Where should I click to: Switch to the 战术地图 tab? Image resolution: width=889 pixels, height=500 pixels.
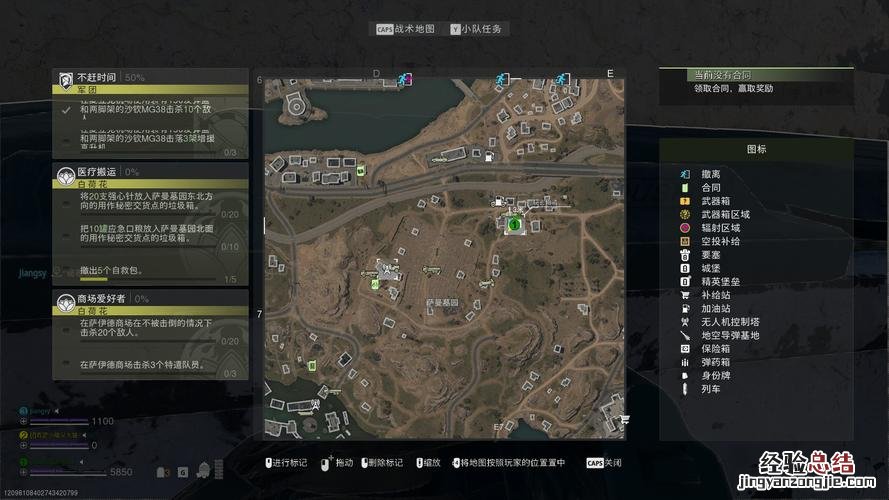406,30
